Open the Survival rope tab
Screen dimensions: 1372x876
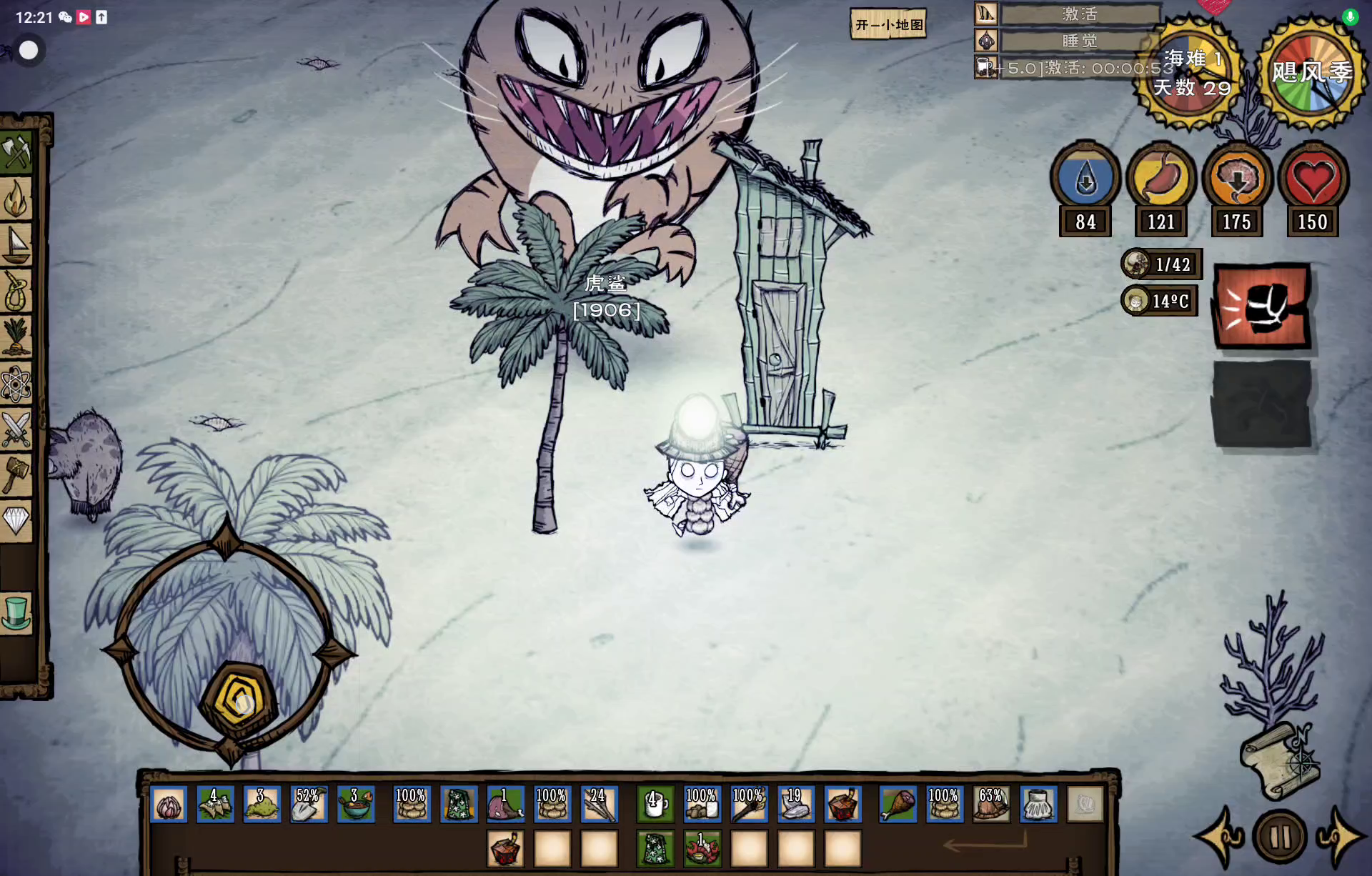(16, 291)
